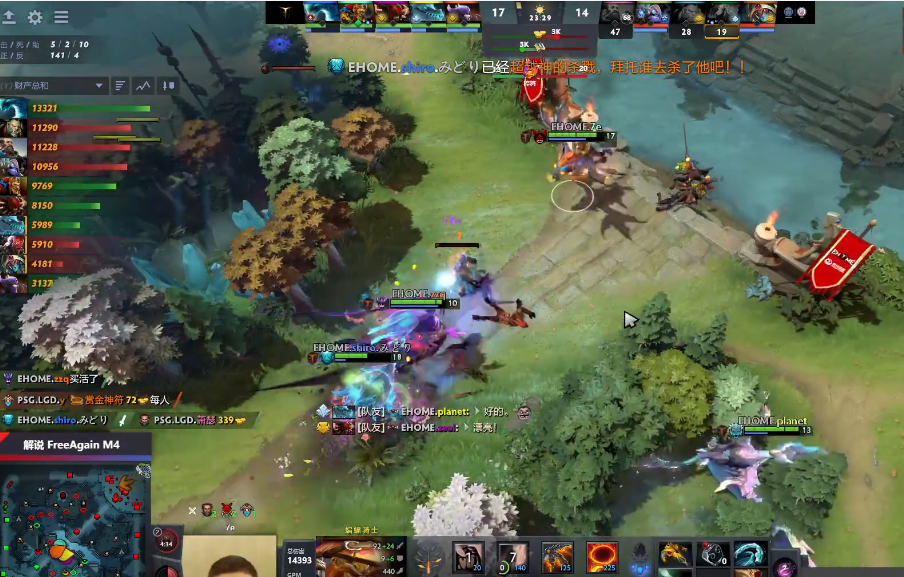
Task: Activate the ability showing number 7
Action: [513, 555]
